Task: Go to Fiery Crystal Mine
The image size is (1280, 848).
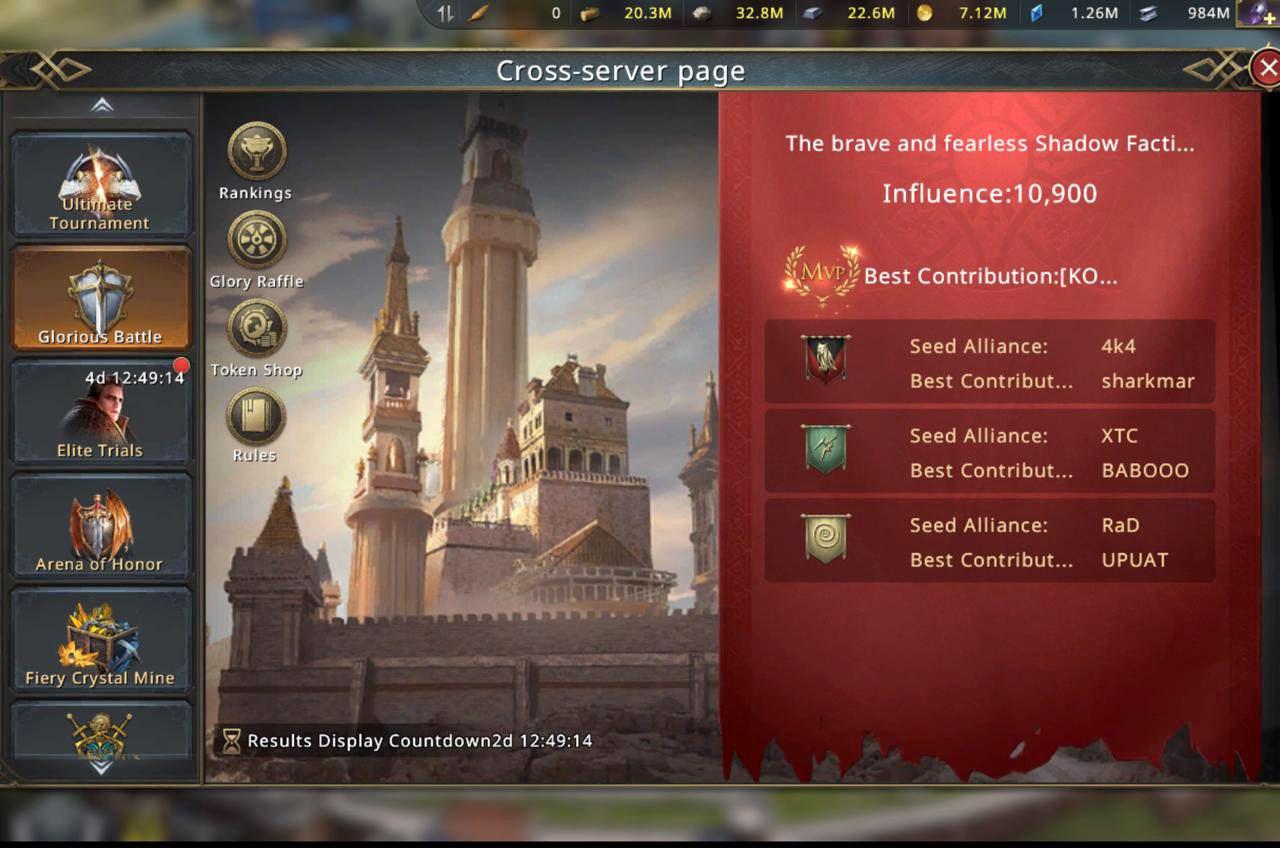Action: (100, 641)
